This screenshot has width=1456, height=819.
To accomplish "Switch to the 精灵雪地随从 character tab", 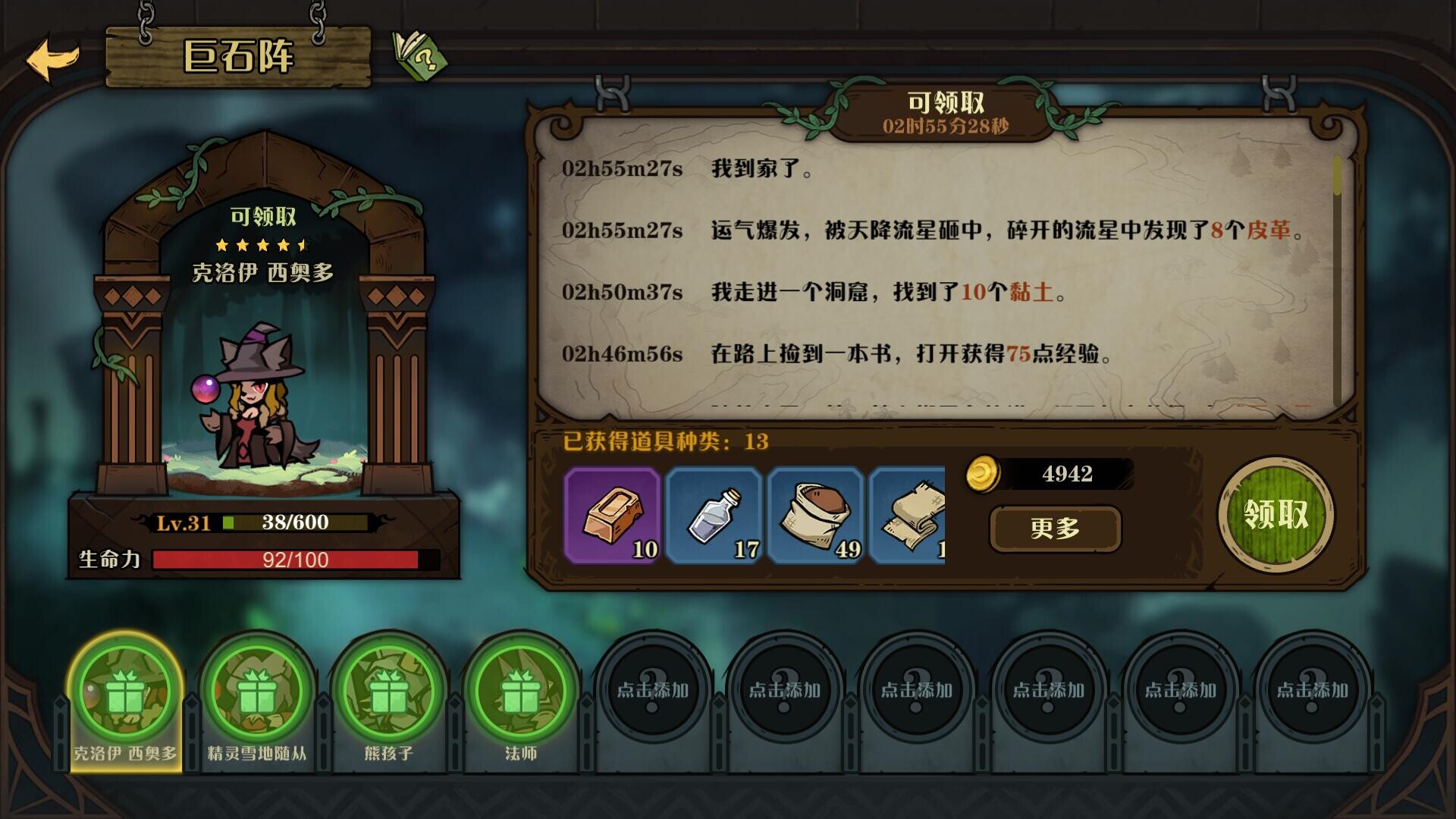I will 257,690.
